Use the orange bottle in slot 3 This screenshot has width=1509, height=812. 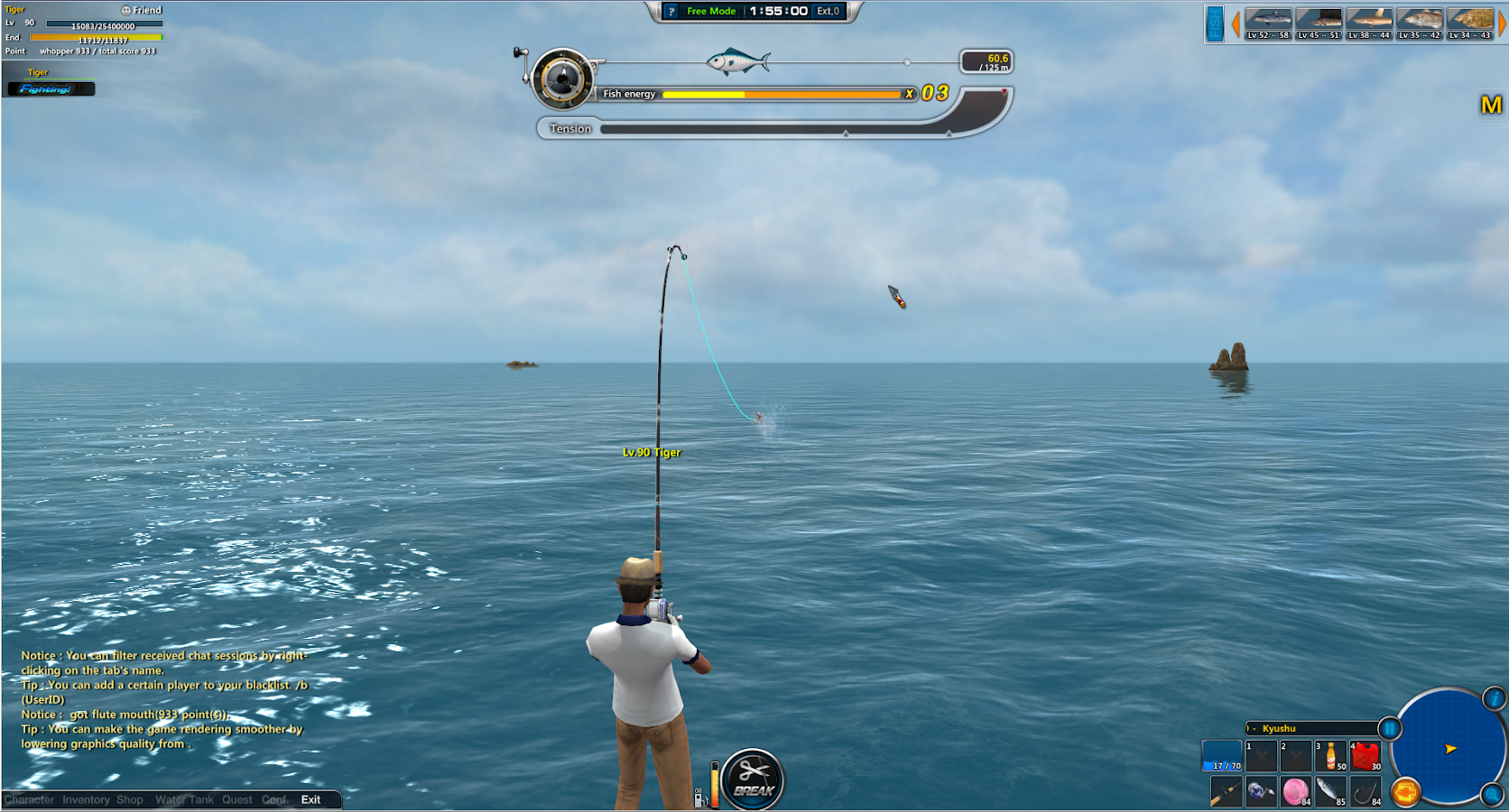(x=1330, y=756)
